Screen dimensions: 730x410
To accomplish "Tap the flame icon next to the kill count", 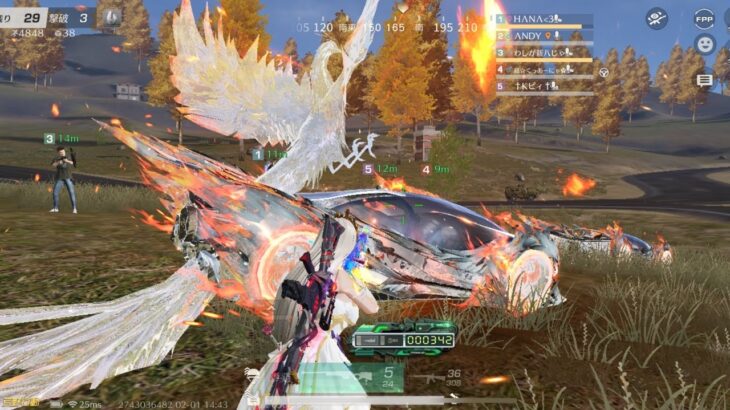I will point(112,17).
